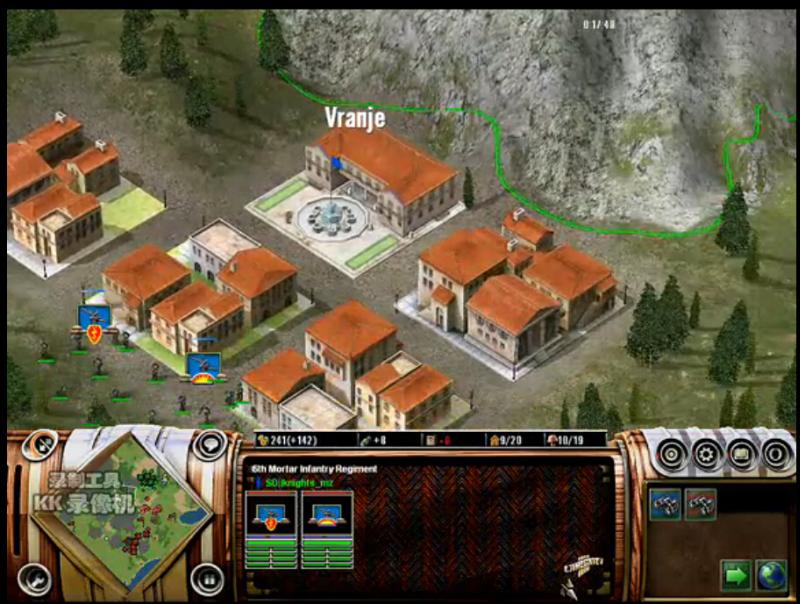The width and height of the screenshot is (800, 604).
Task: Click the chat speech bubble button
Action: (209, 445)
